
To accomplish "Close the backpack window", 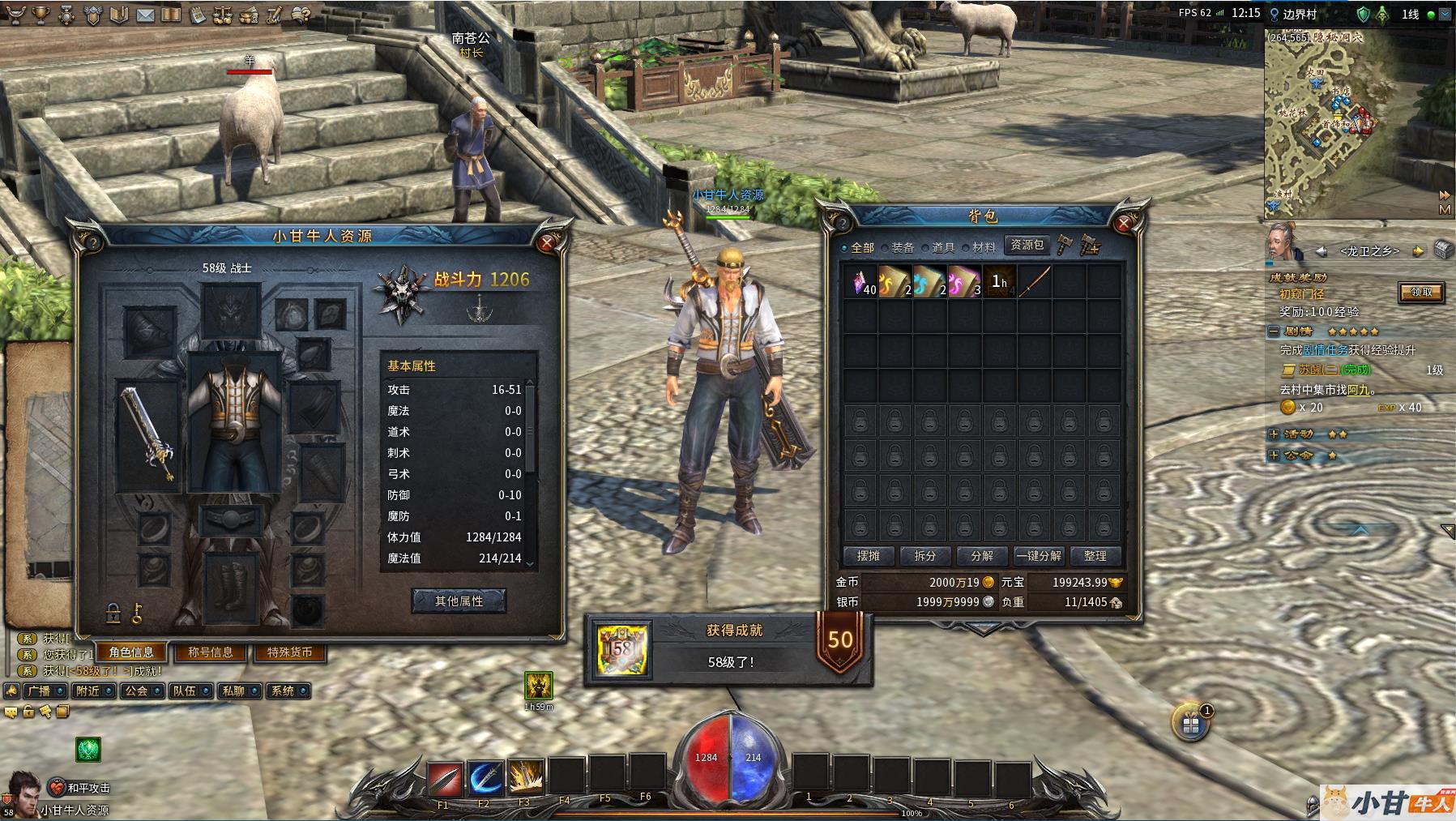I will 1125,223.
